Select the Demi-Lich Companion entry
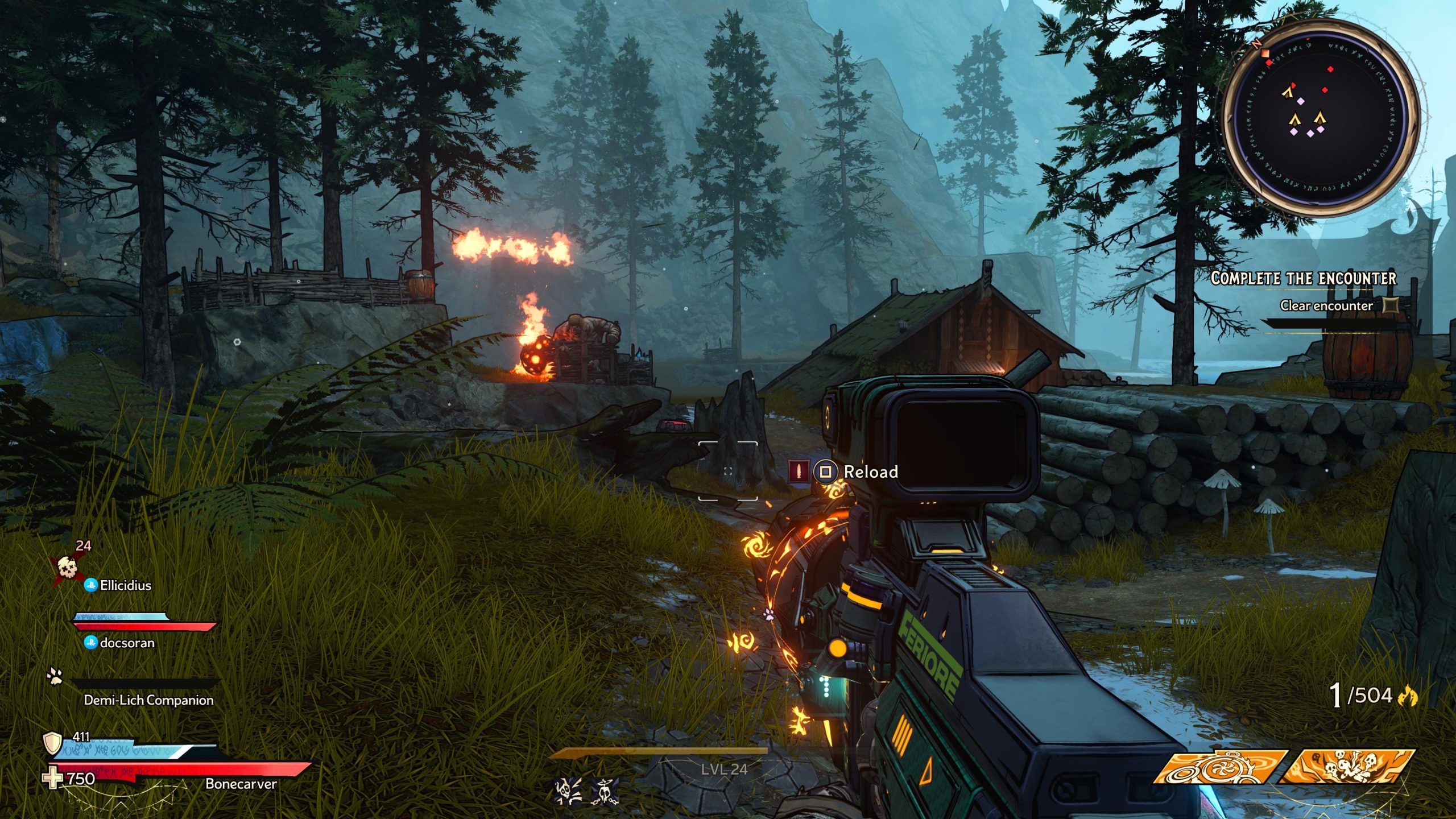Screen dimensions: 1456x819 point(148,700)
